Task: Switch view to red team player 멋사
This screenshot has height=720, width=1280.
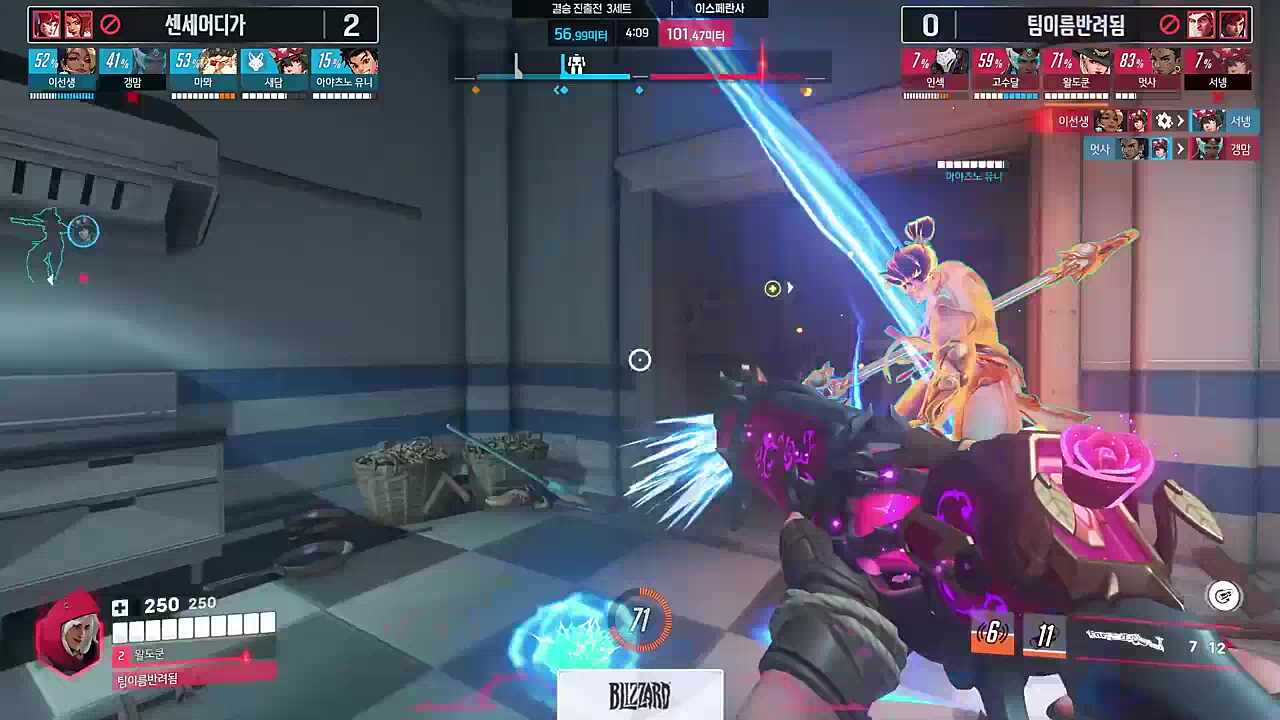Action: [1147, 68]
